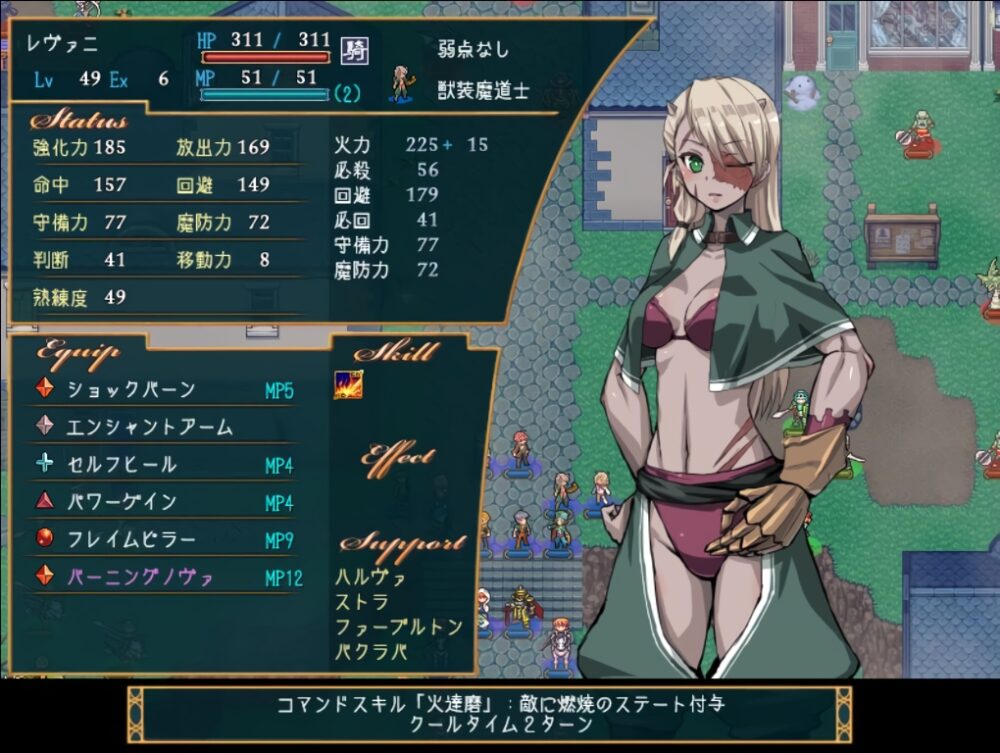Select support character ハルヴァ

coord(371,578)
